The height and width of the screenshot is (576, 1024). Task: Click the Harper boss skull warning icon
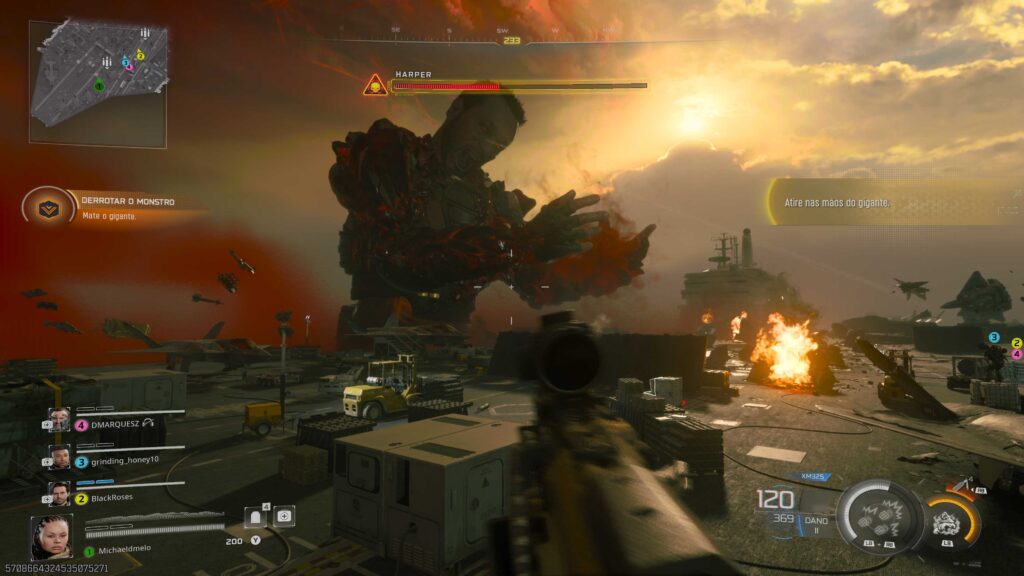coord(375,86)
